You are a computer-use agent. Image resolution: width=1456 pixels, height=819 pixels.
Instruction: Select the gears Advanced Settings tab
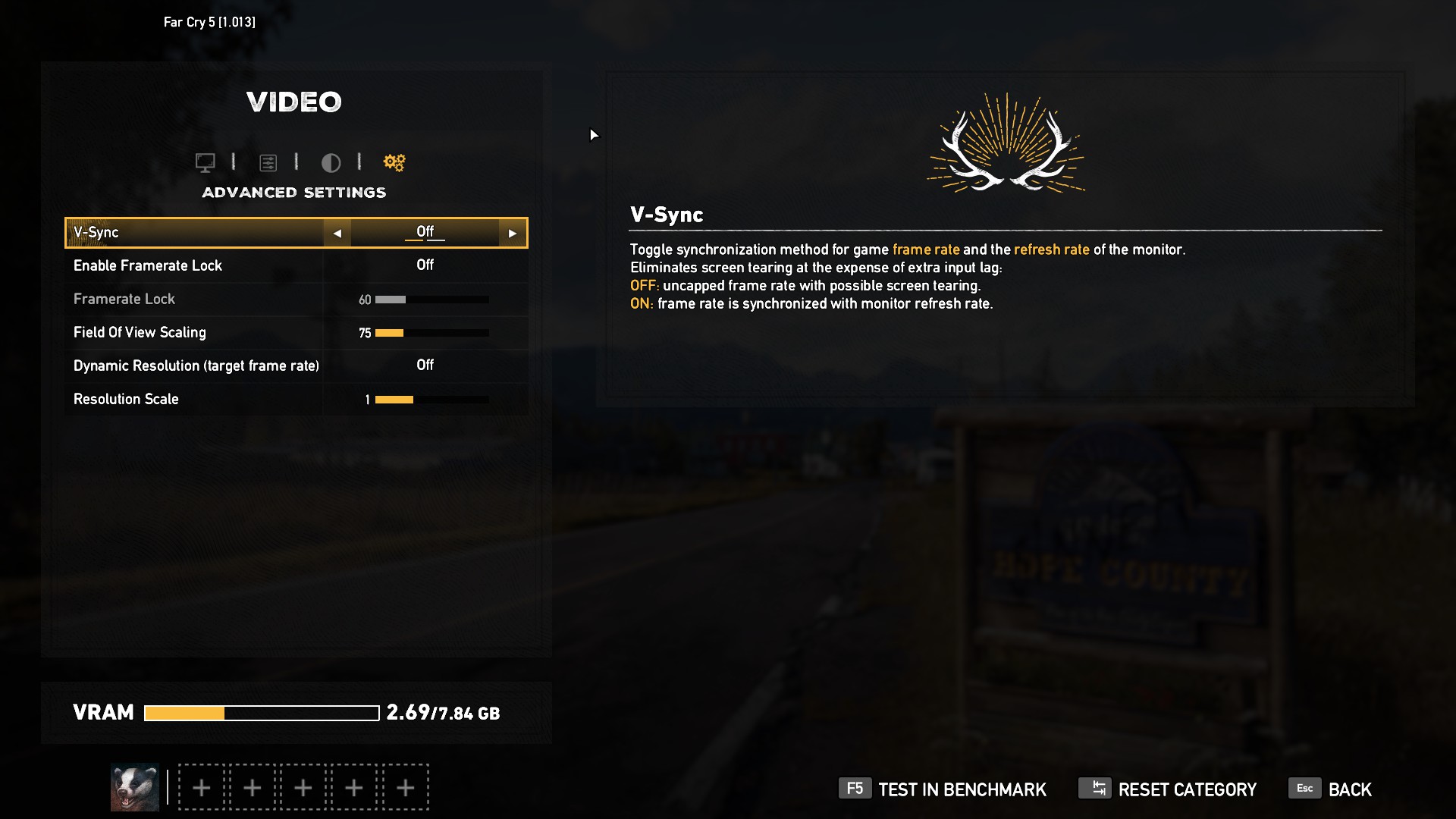tap(394, 162)
